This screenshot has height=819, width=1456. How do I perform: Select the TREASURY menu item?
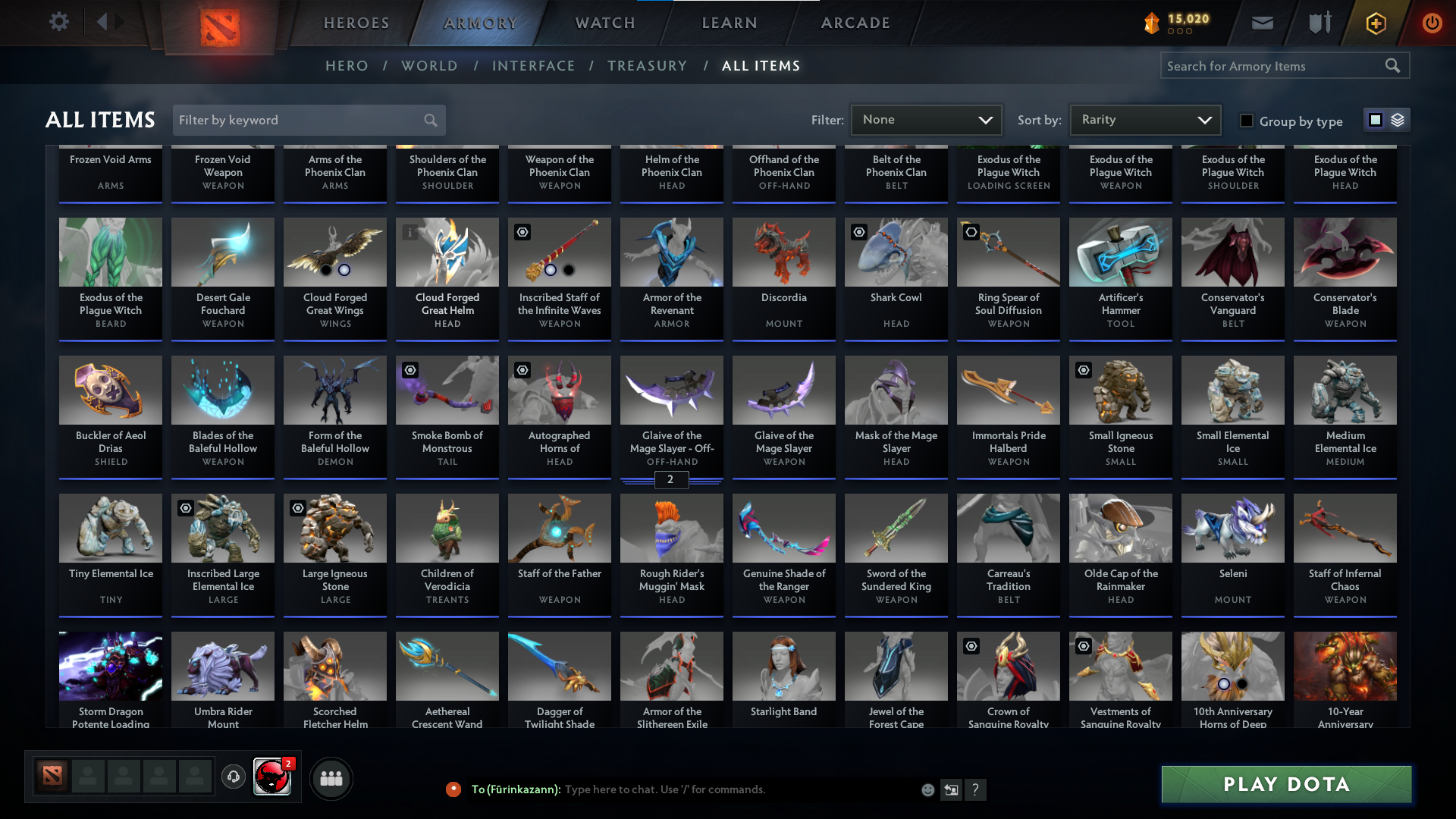point(647,66)
